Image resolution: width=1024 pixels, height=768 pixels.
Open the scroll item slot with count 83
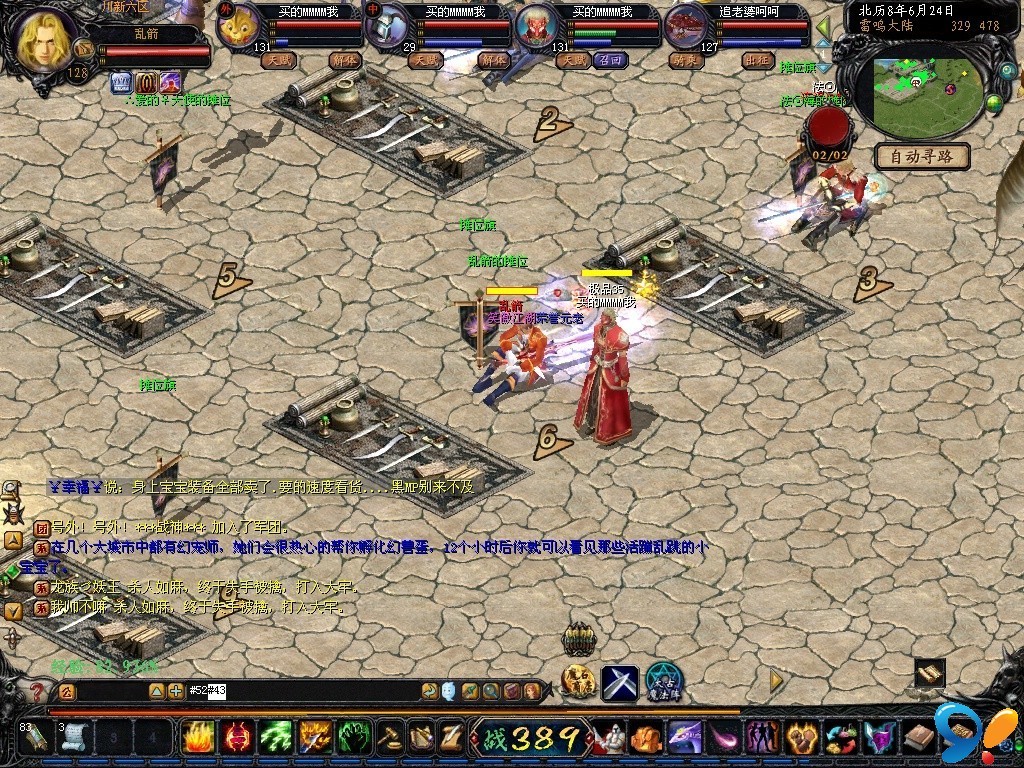tap(33, 738)
